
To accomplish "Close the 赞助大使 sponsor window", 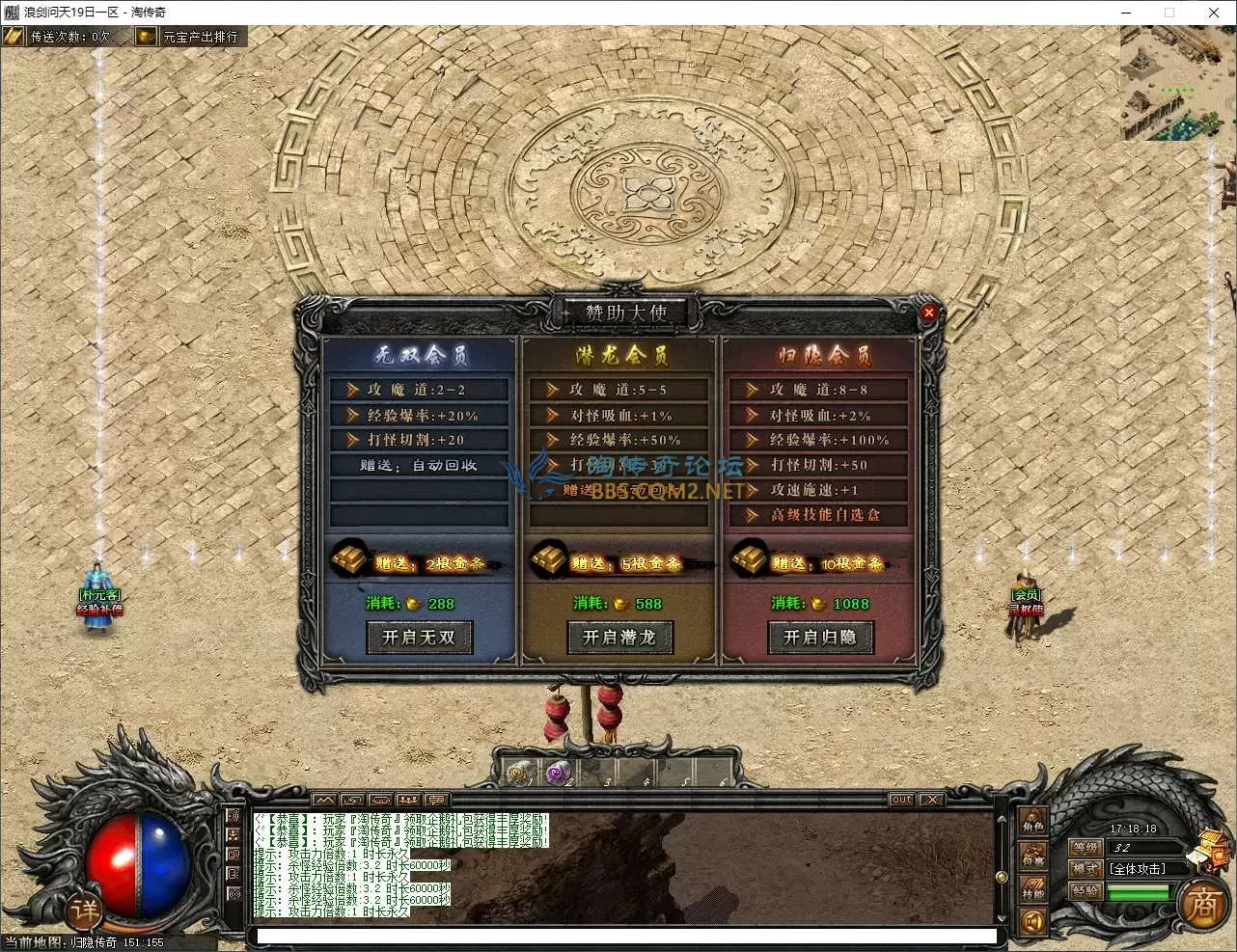I will (928, 313).
